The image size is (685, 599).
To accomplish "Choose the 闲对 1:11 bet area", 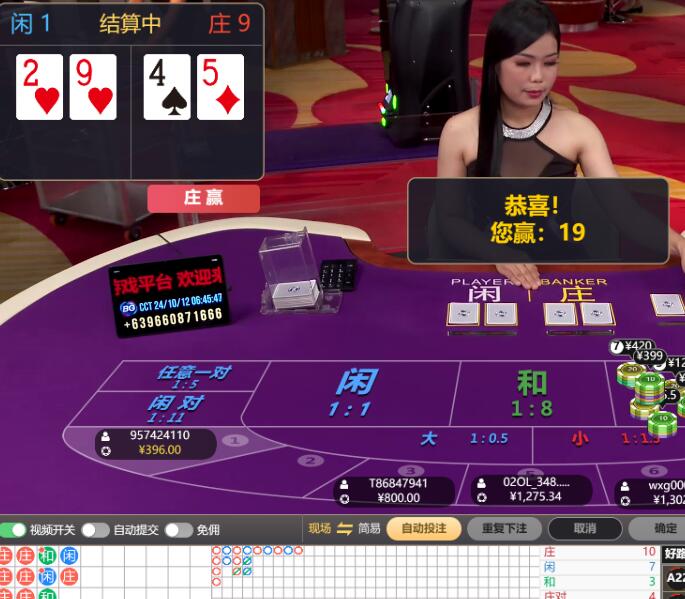I will (175, 407).
